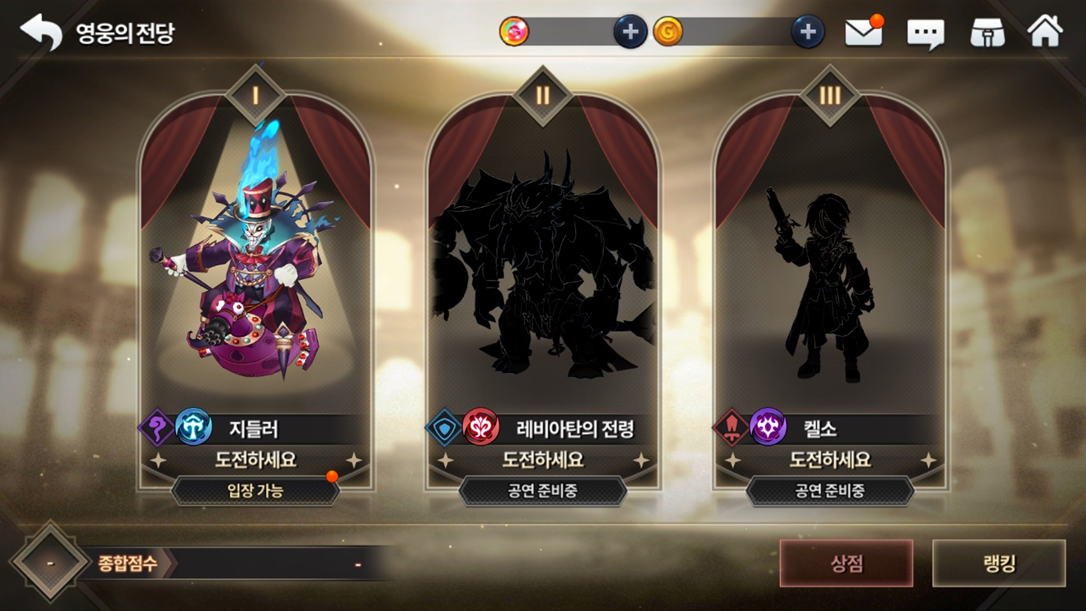This screenshot has height=611, width=1086.
Task: Open the mailbox envelope icon
Action: 863,33
